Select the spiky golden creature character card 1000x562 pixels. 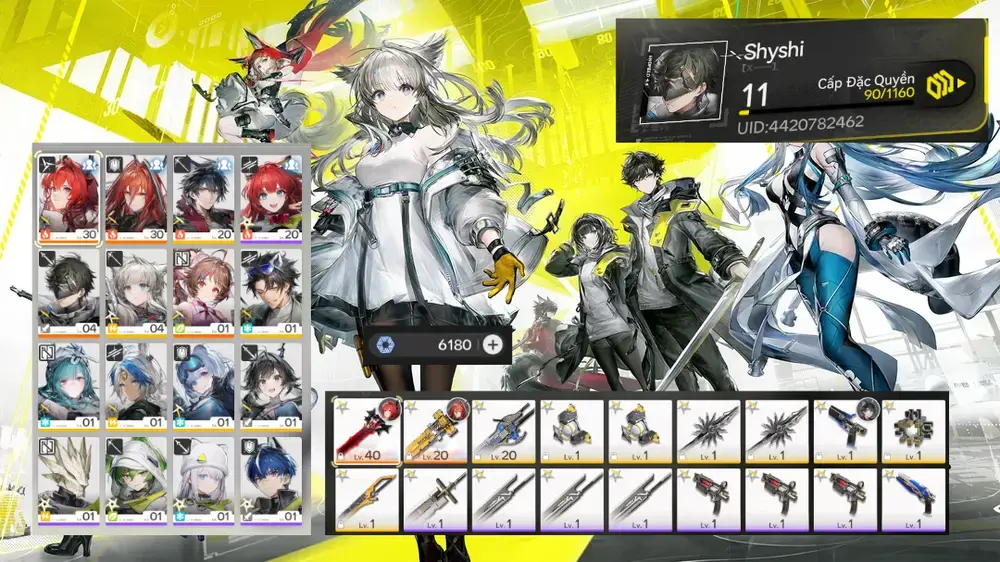click(x=69, y=480)
